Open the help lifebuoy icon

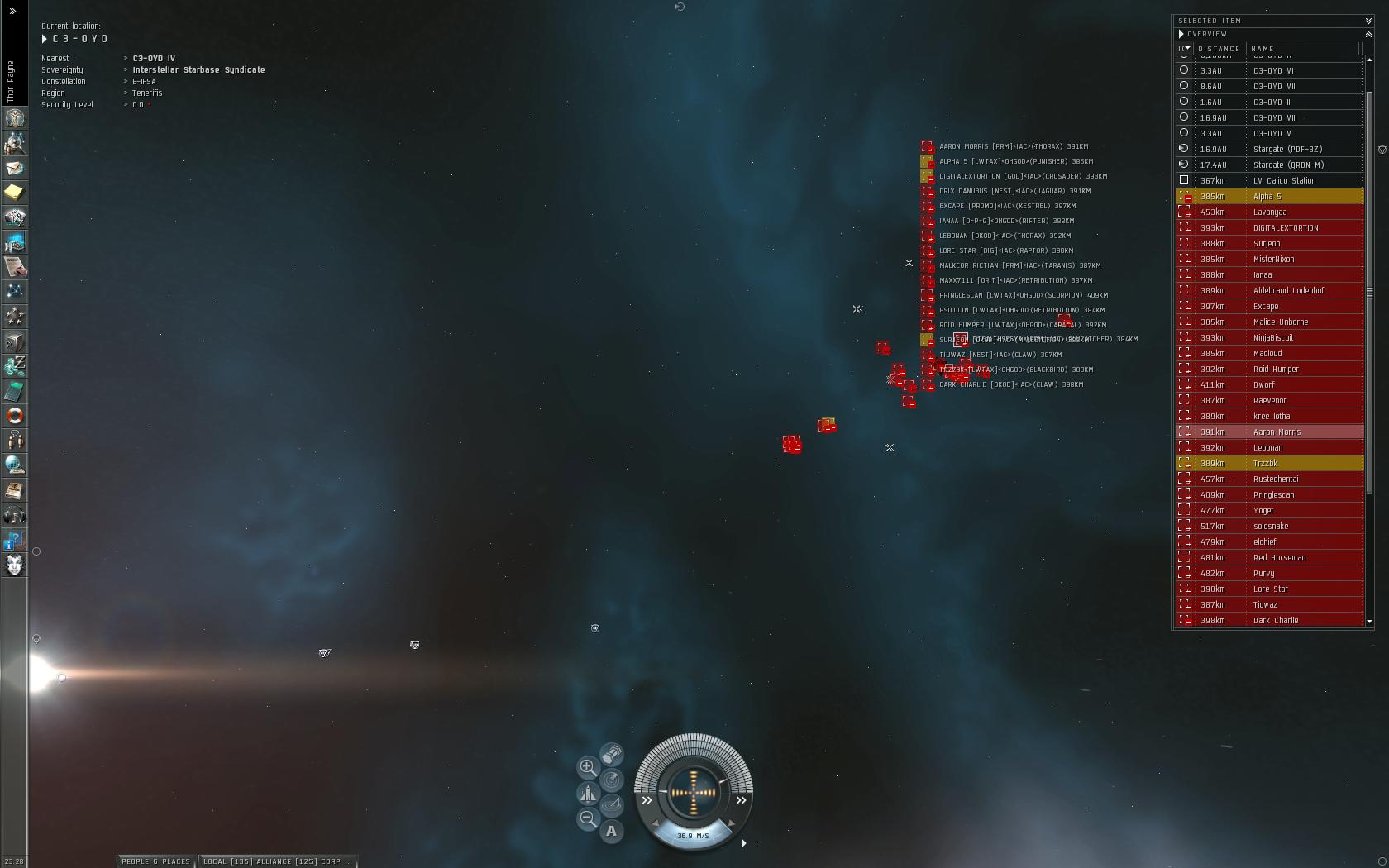[x=14, y=416]
